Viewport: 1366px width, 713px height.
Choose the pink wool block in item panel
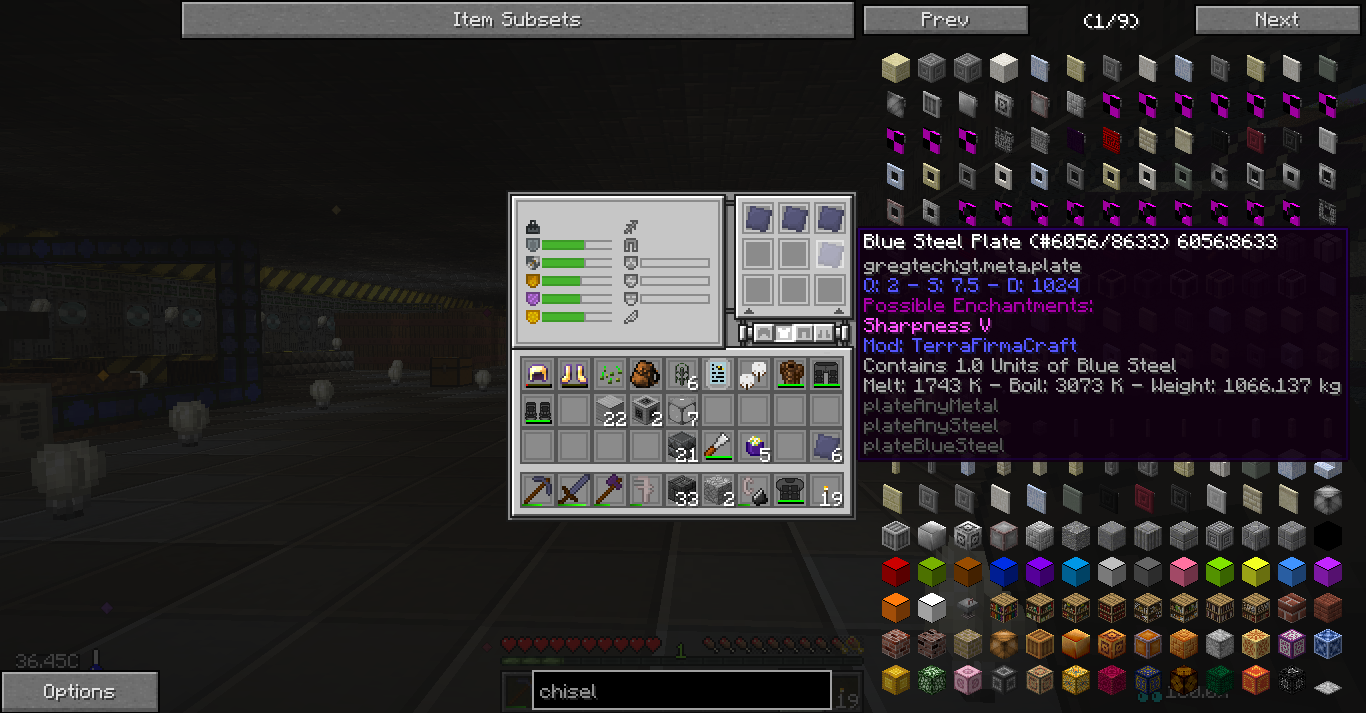pos(1183,572)
